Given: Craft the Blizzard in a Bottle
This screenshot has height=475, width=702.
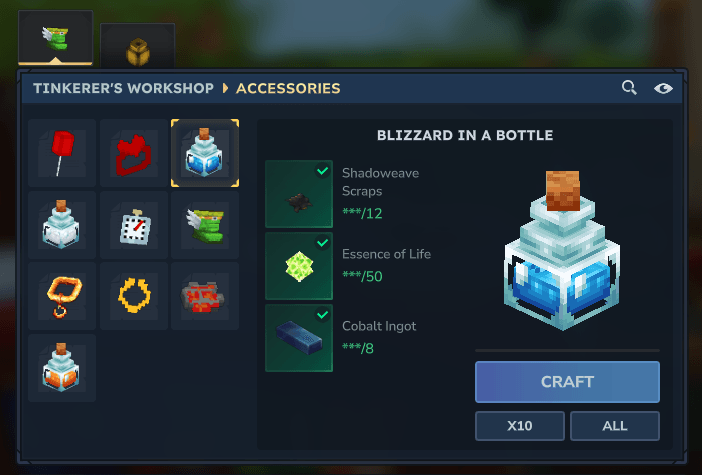Looking at the screenshot, I should (567, 382).
